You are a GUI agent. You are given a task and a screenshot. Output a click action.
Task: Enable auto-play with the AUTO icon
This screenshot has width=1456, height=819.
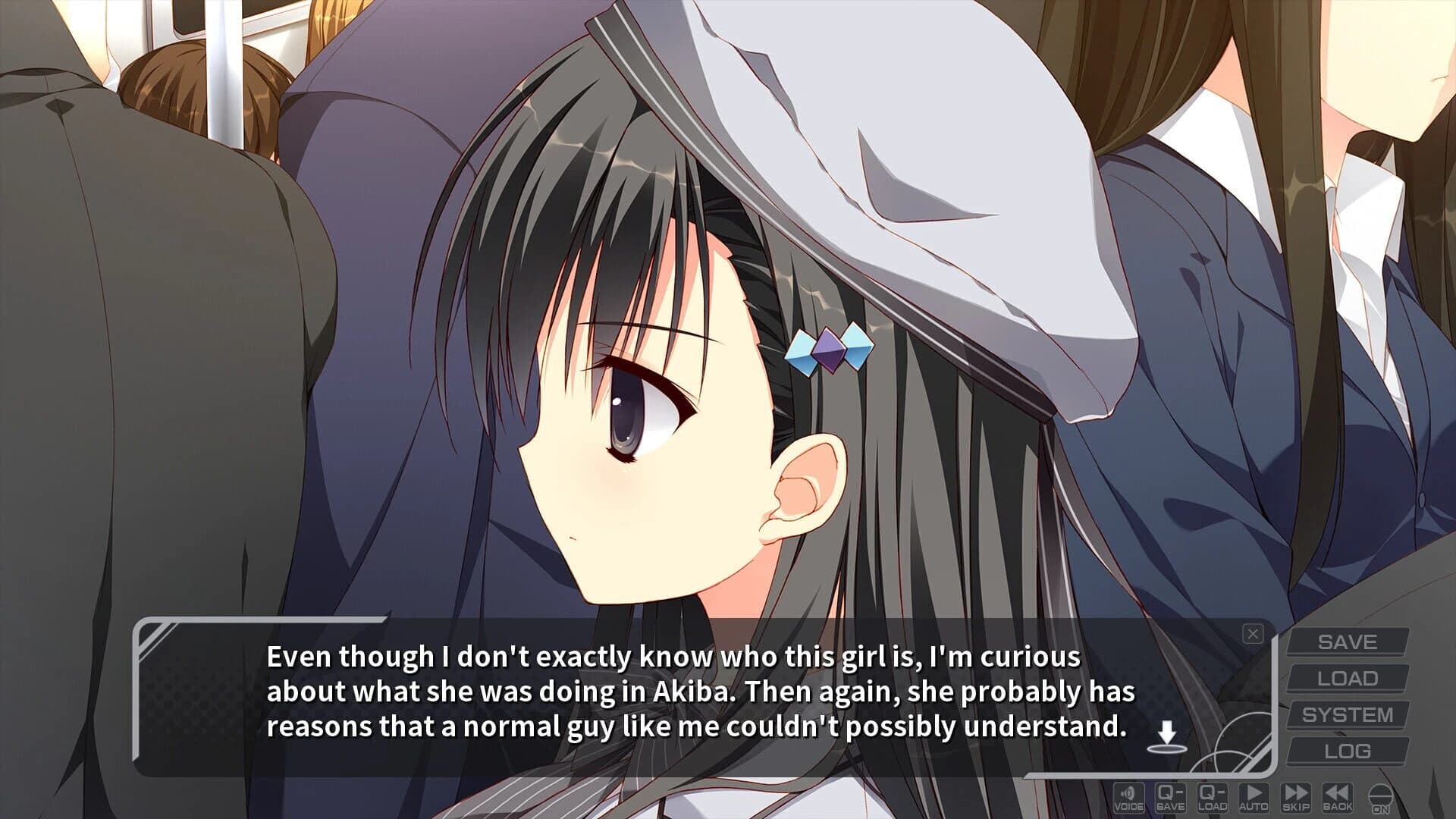[1254, 798]
